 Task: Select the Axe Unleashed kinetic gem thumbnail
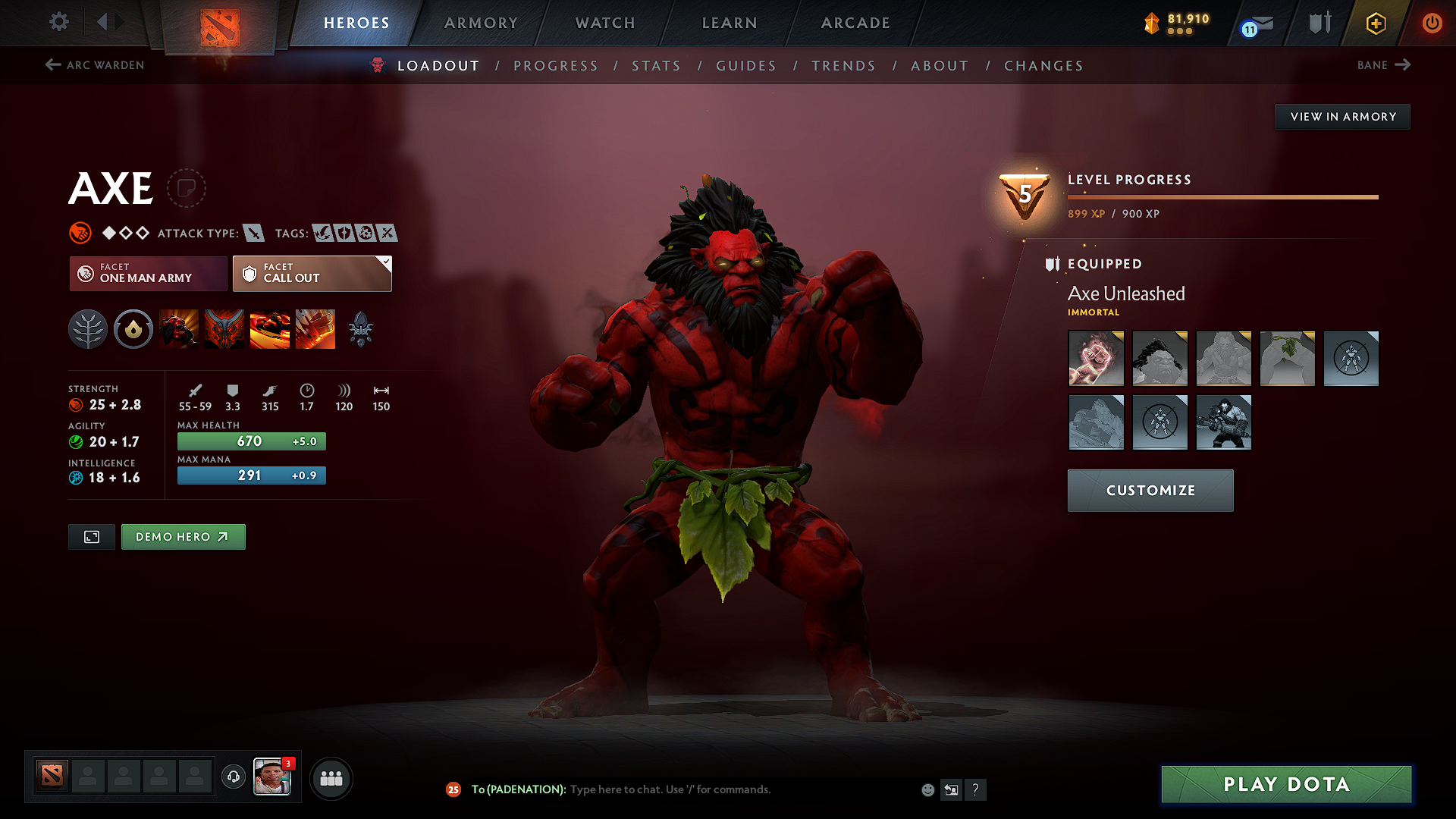1096,358
